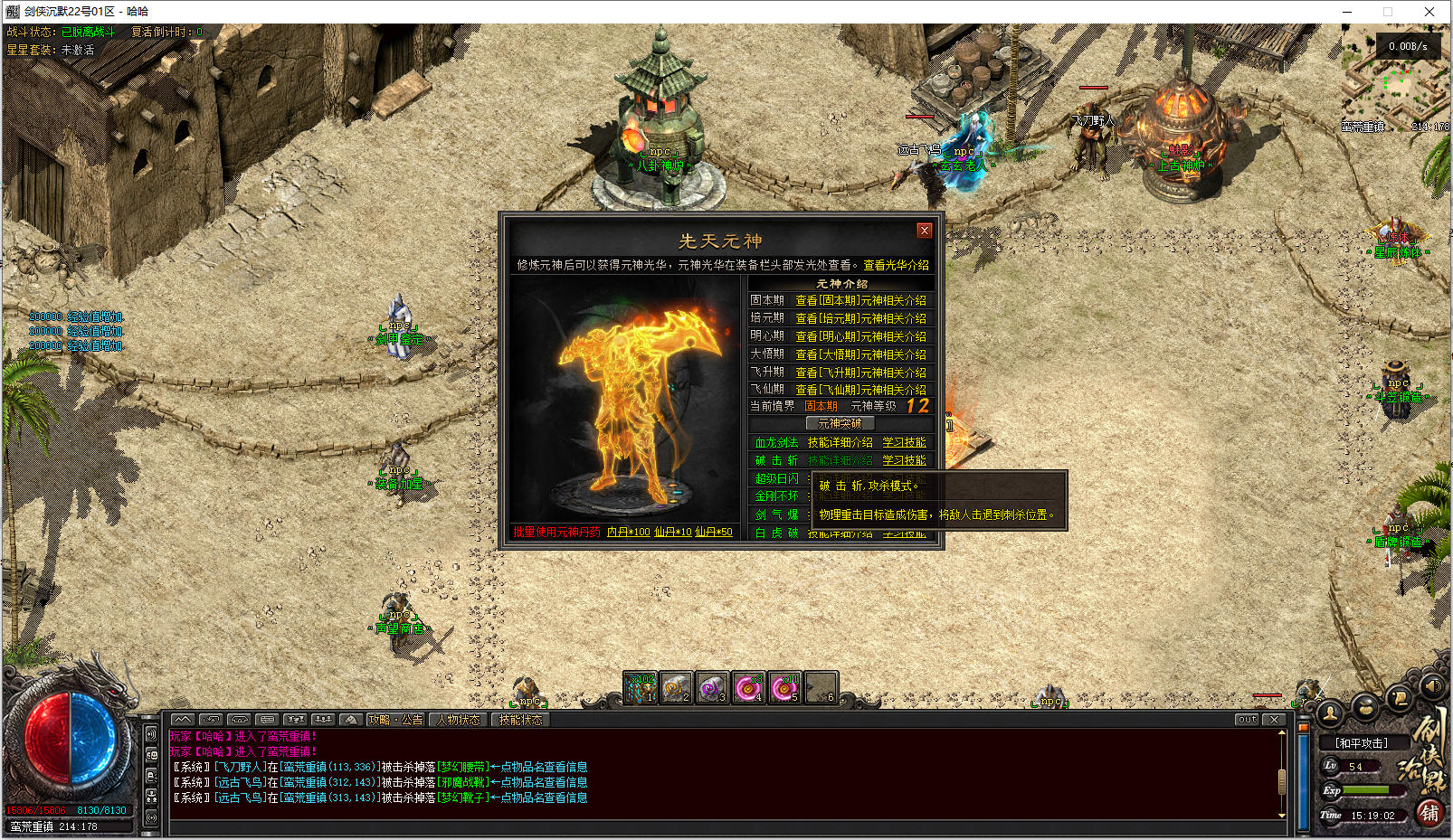Select hotbar slot 1 item
Image resolution: width=1453 pixels, height=840 pixels.
(x=641, y=688)
